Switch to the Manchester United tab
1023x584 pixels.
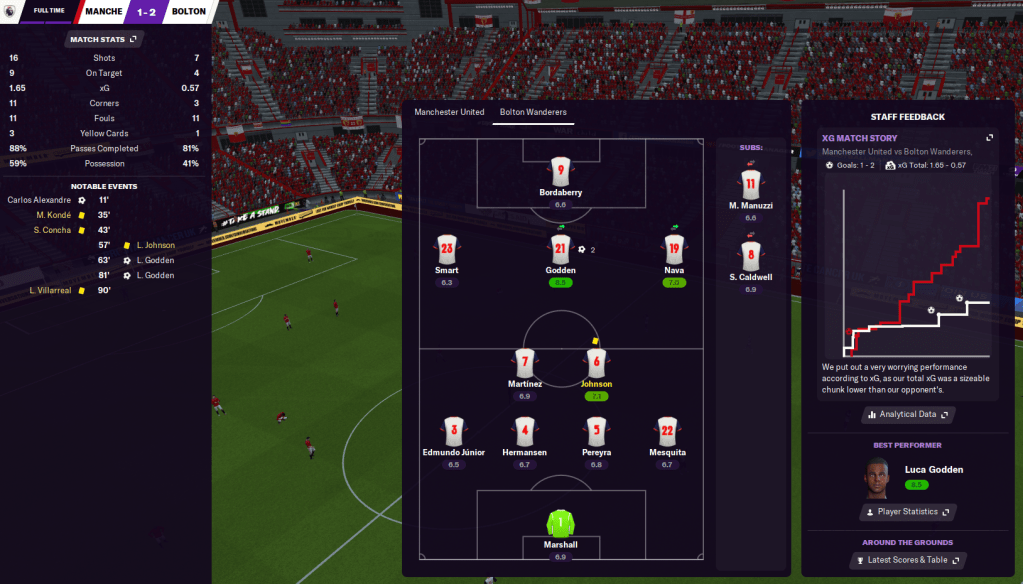[449, 112]
